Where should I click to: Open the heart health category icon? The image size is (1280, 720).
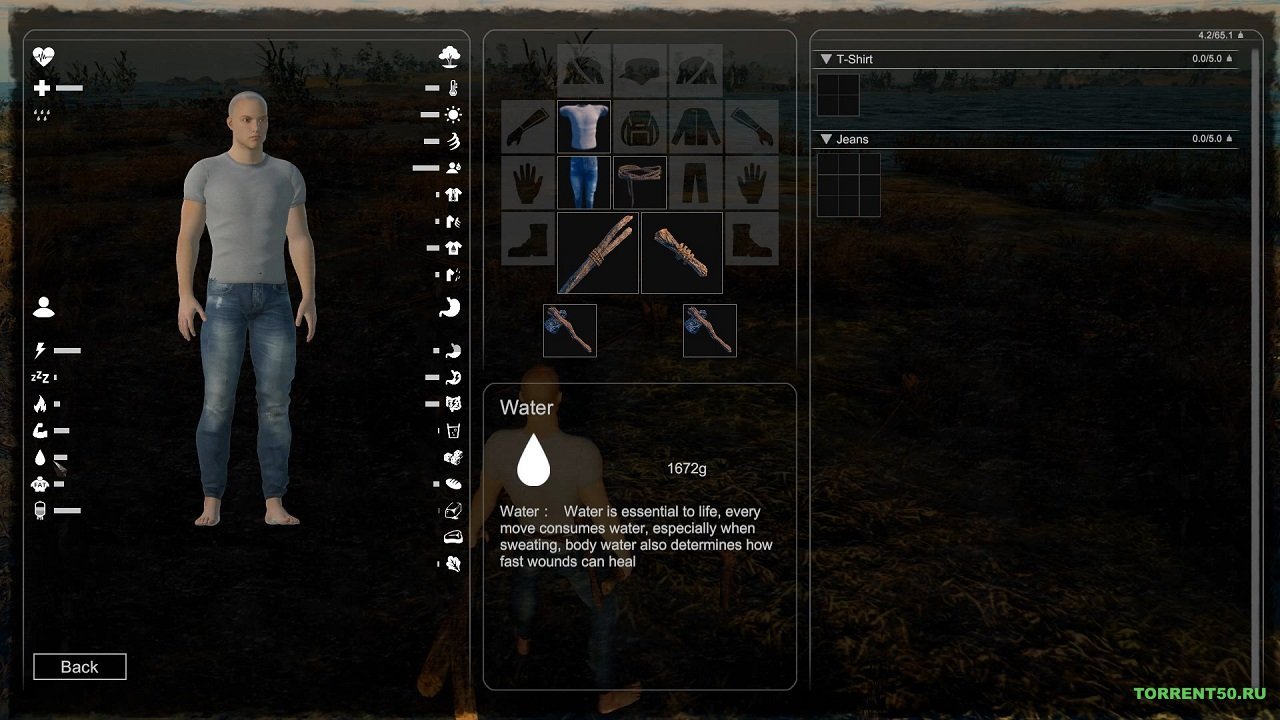click(x=43, y=57)
